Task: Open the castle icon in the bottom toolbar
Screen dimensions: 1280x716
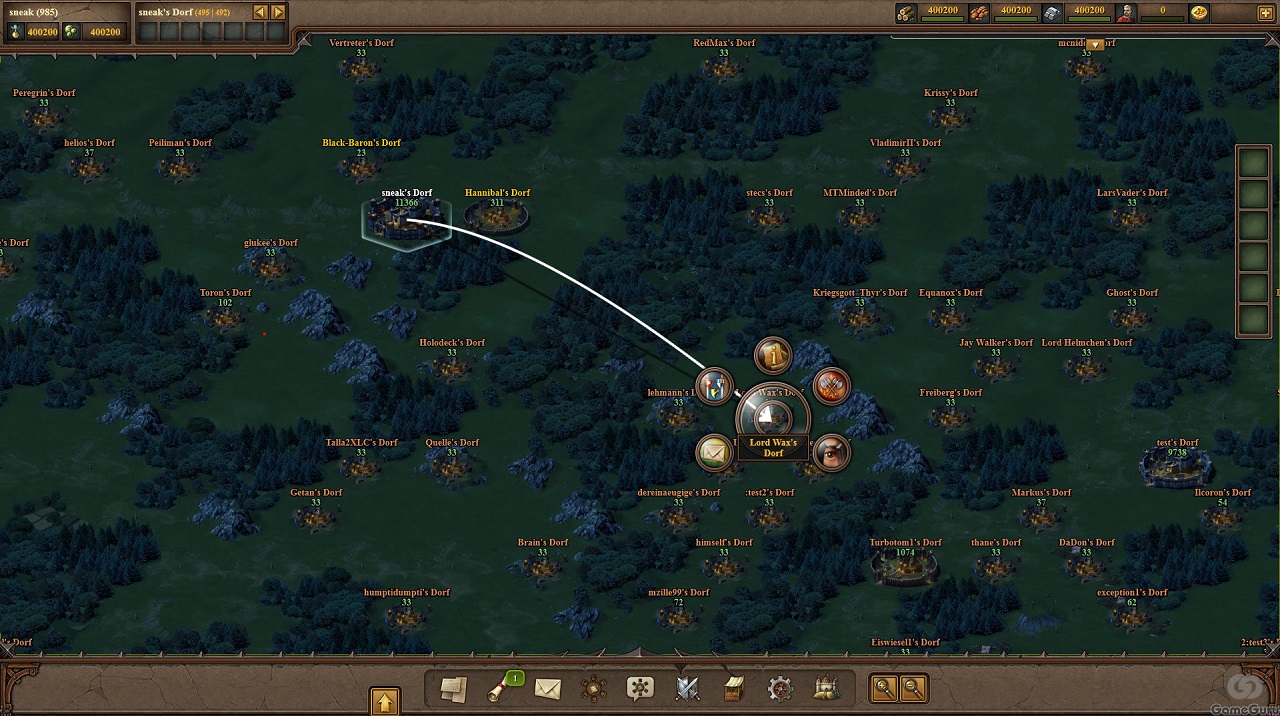Action: tap(826, 688)
